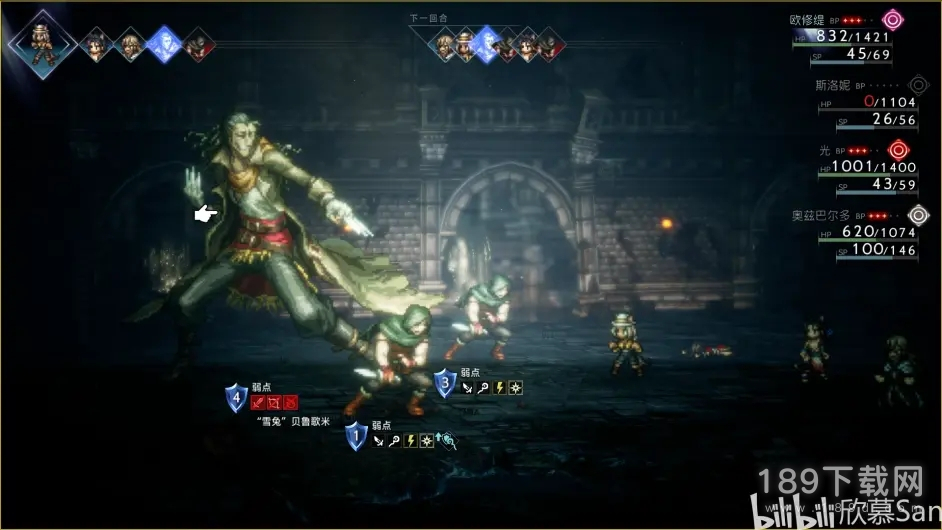Click the lightning weakness icon beside the 3-point shield
The width and height of the screenshot is (942, 530).
point(498,386)
